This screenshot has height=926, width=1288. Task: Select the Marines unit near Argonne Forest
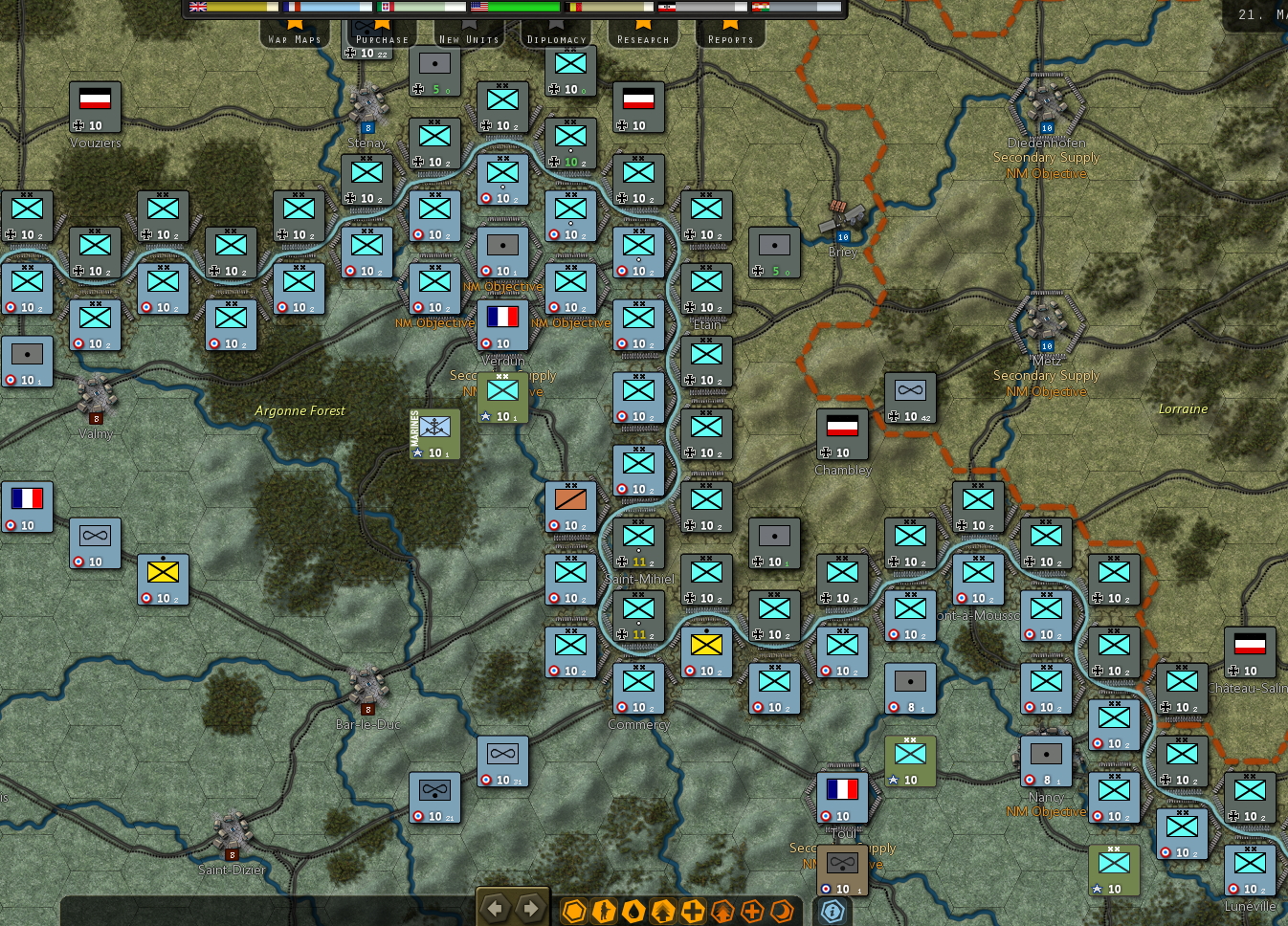(433, 435)
